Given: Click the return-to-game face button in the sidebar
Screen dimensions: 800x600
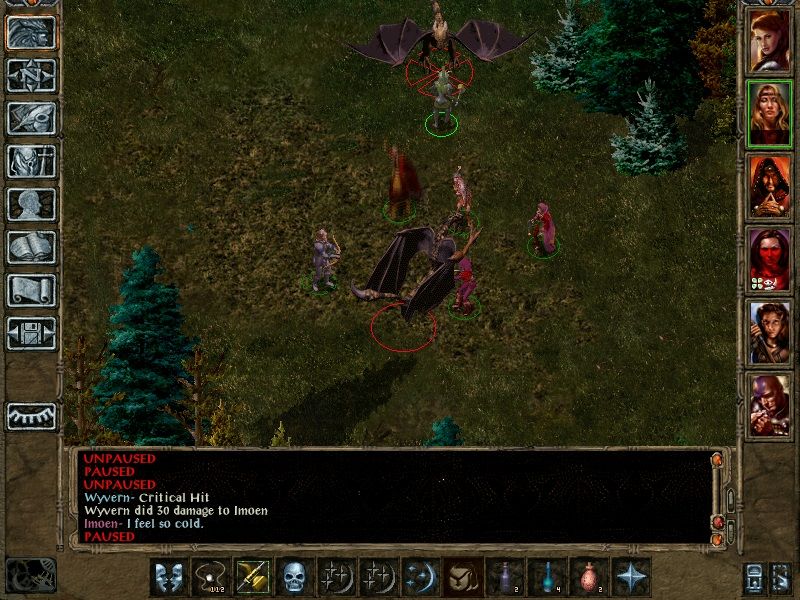Looking at the screenshot, I should (31, 32).
